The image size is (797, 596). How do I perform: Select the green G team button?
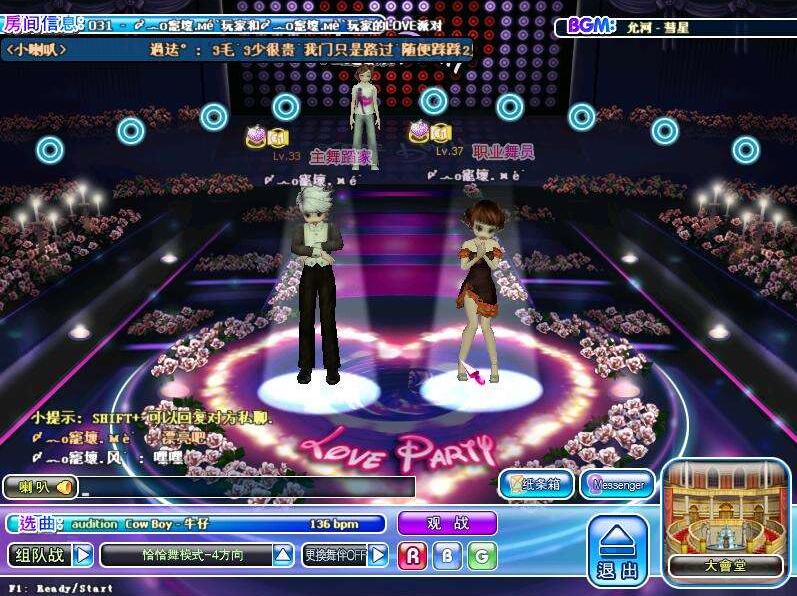482,556
